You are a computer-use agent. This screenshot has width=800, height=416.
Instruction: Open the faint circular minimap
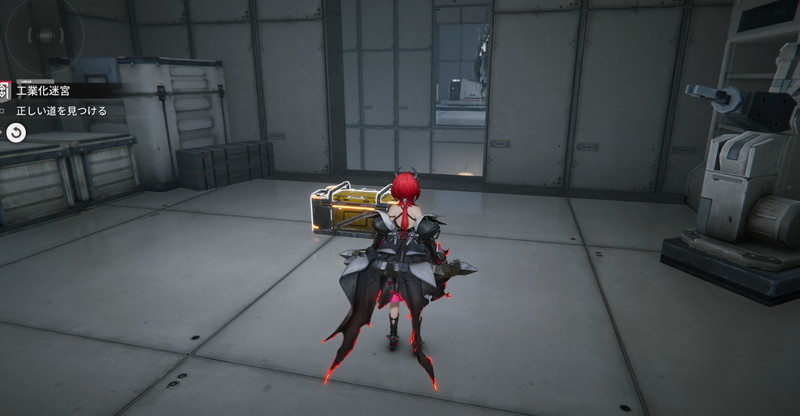click(x=44, y=36)
